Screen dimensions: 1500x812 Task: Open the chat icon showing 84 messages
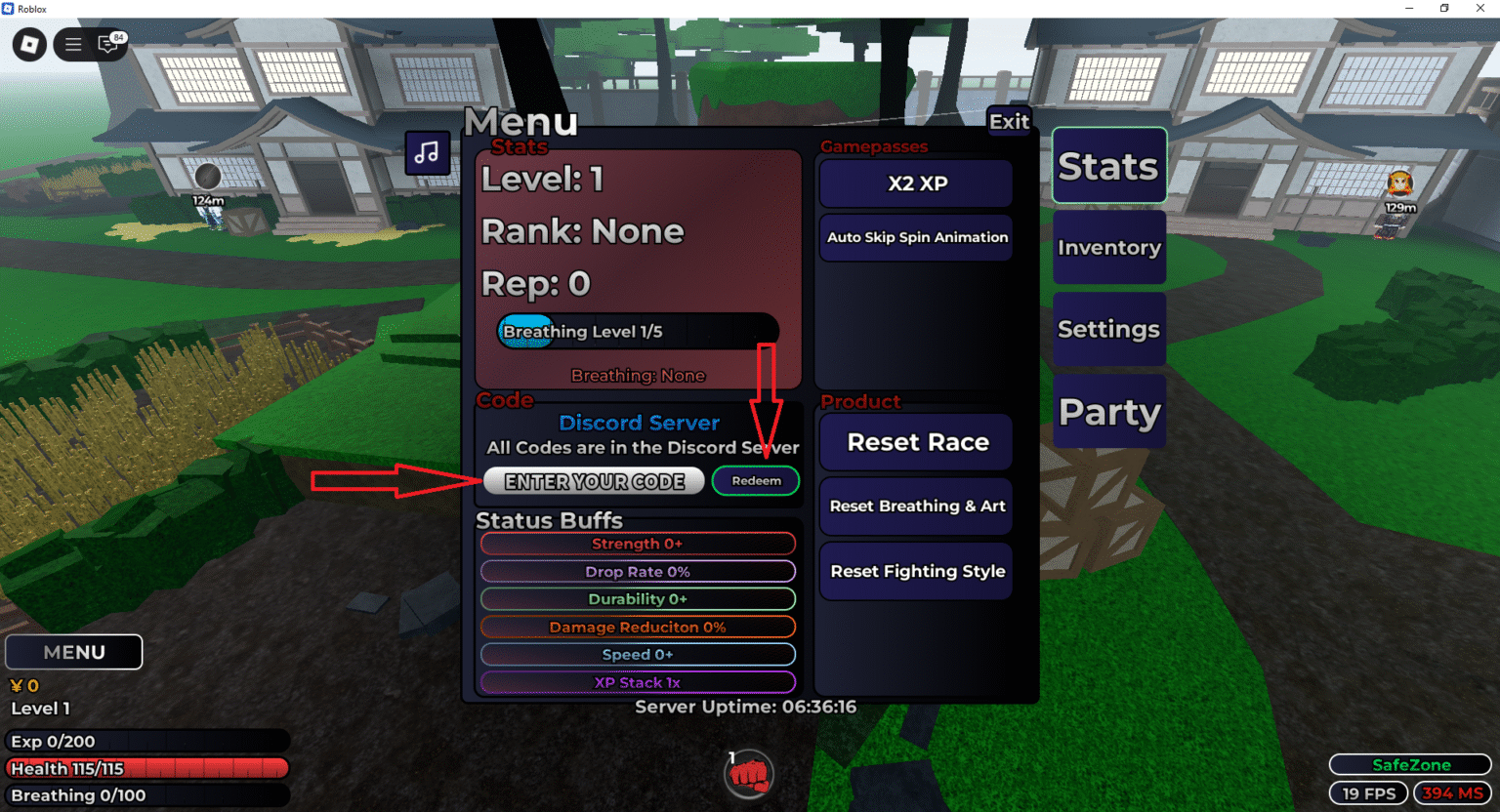pos(107,45)
